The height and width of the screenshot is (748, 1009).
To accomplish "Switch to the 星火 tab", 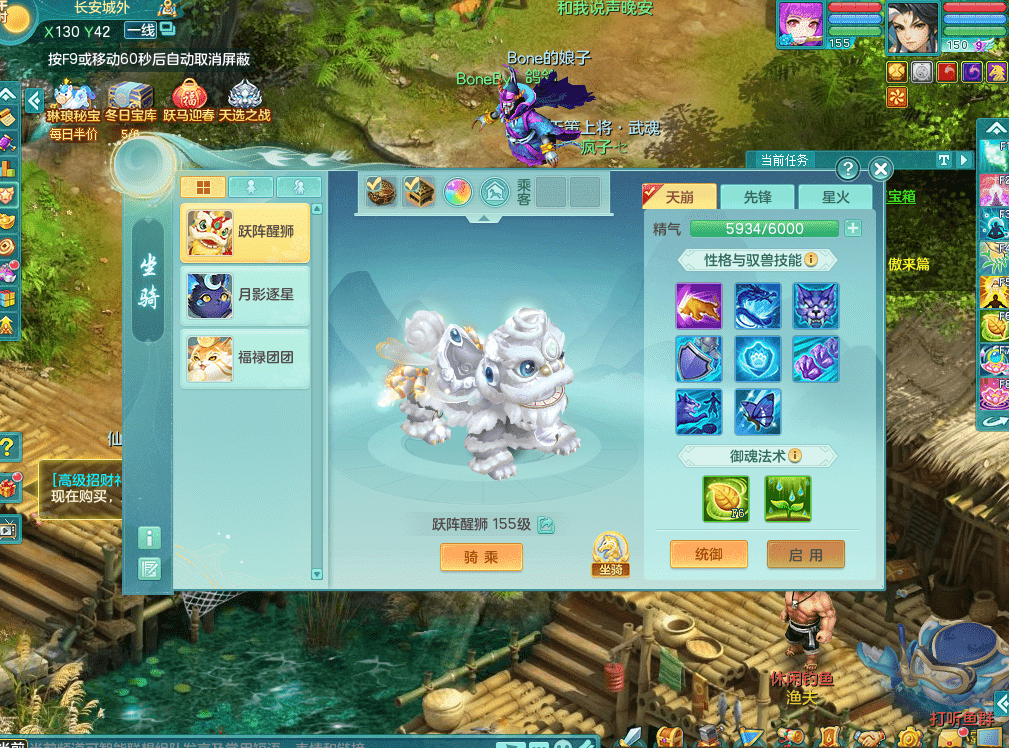I will 835,197.
